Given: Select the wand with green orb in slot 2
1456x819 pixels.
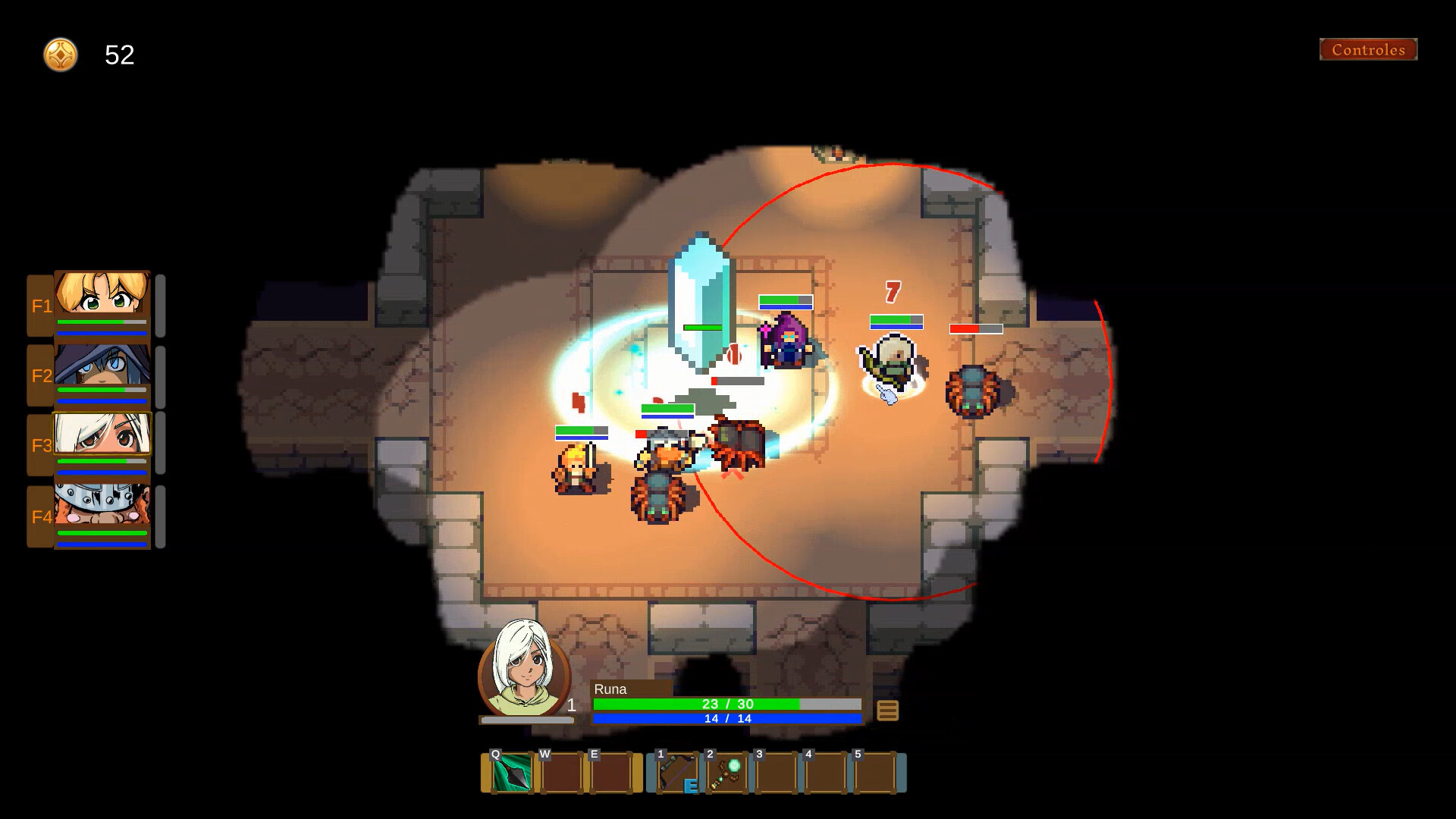Looking at the screenshot, I should pos(725,772).
